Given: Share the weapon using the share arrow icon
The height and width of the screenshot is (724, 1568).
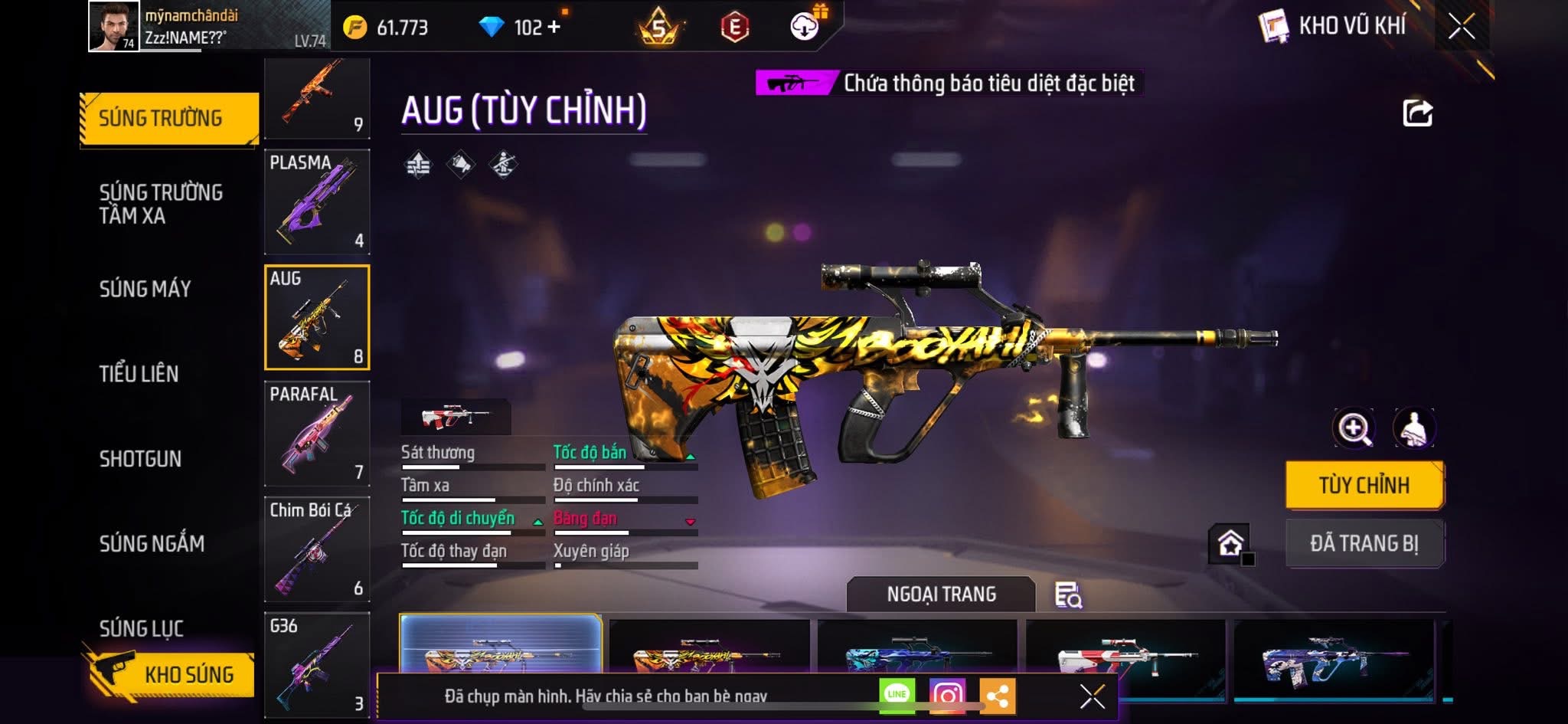Looking at the screenshot, I should (1417, 113).
